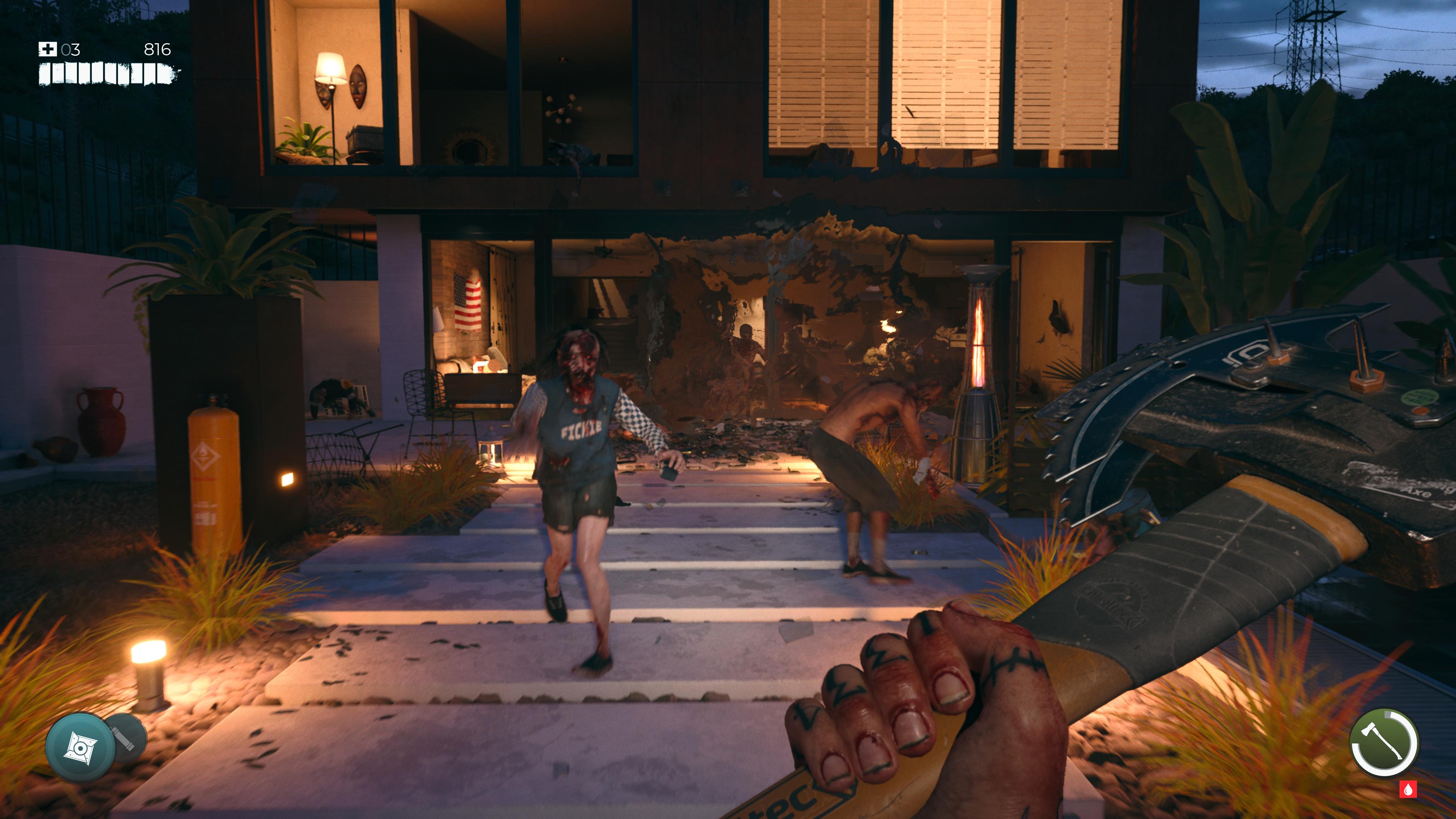Select the shuriken curveball icon
This screenshot has height=819, width=1456.
80,747
